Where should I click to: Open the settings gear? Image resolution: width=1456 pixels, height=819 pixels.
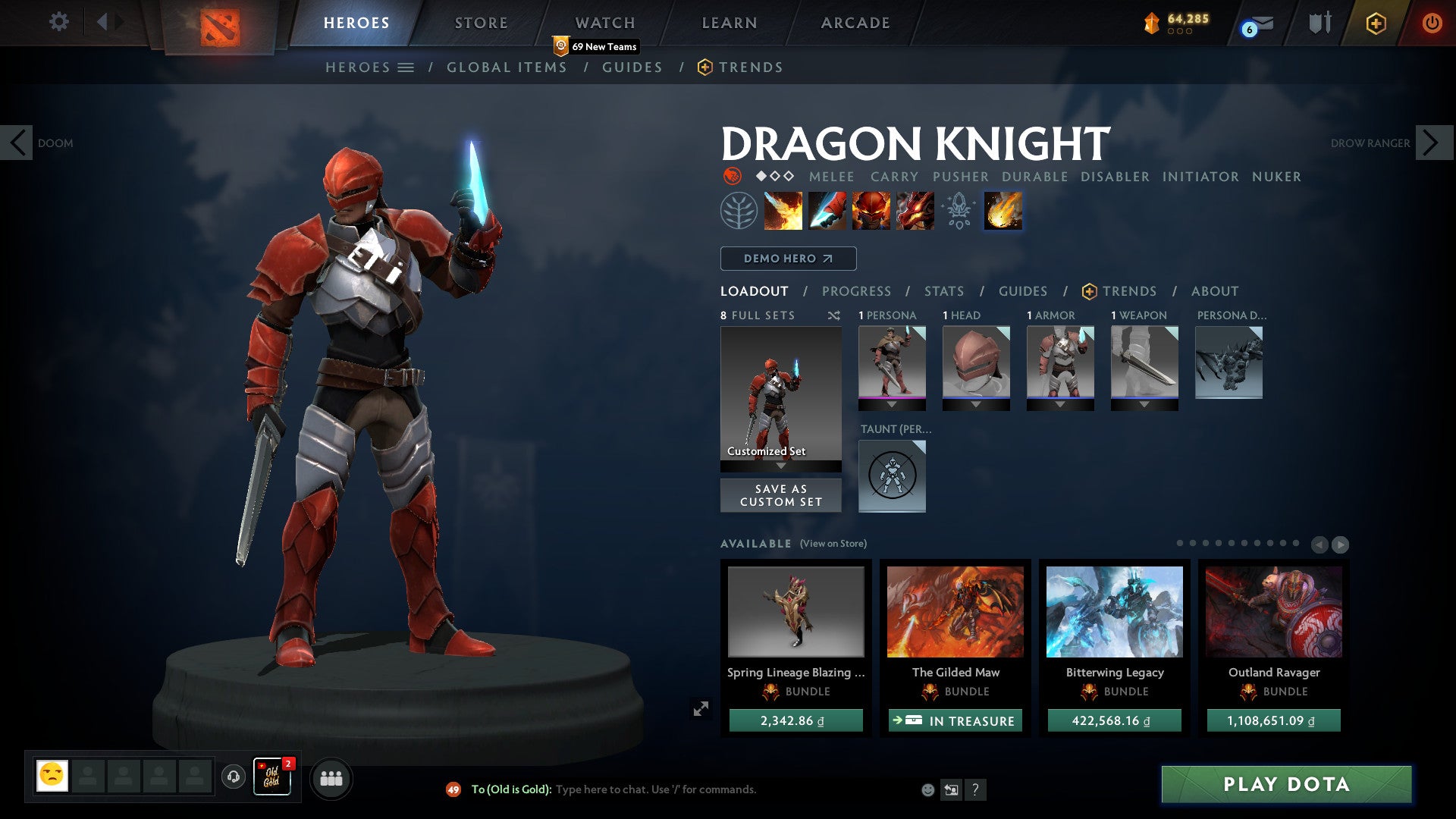click(58, 22)
